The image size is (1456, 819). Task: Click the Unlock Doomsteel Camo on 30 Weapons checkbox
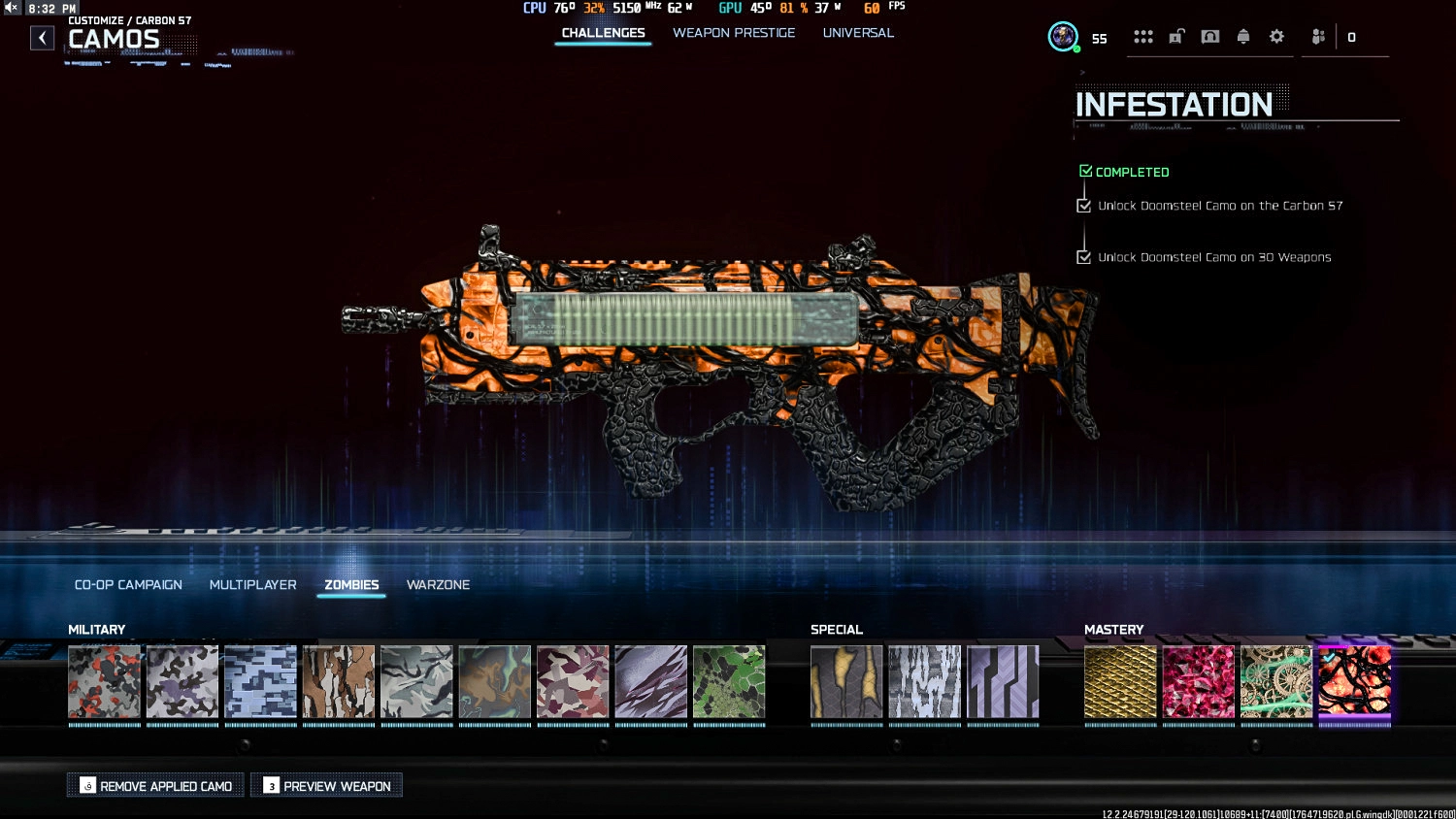click(1084, 257)
